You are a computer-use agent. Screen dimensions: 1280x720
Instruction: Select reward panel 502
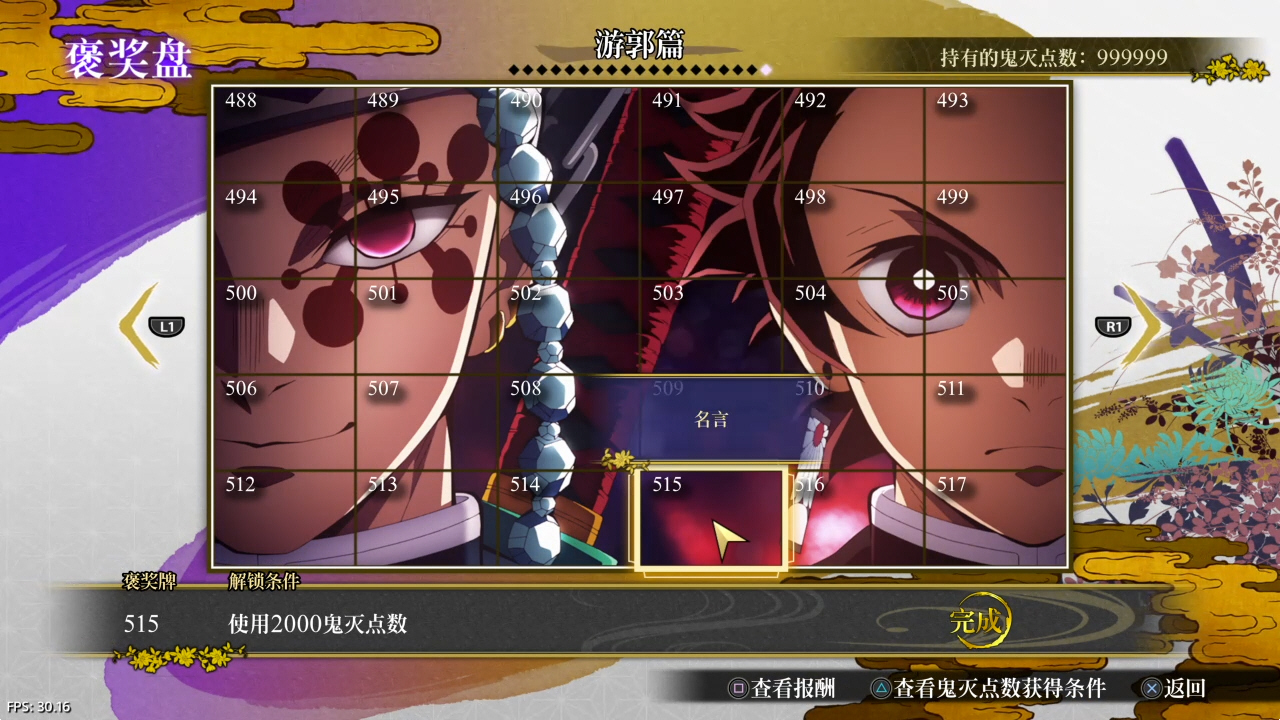(x=569, y=327)
